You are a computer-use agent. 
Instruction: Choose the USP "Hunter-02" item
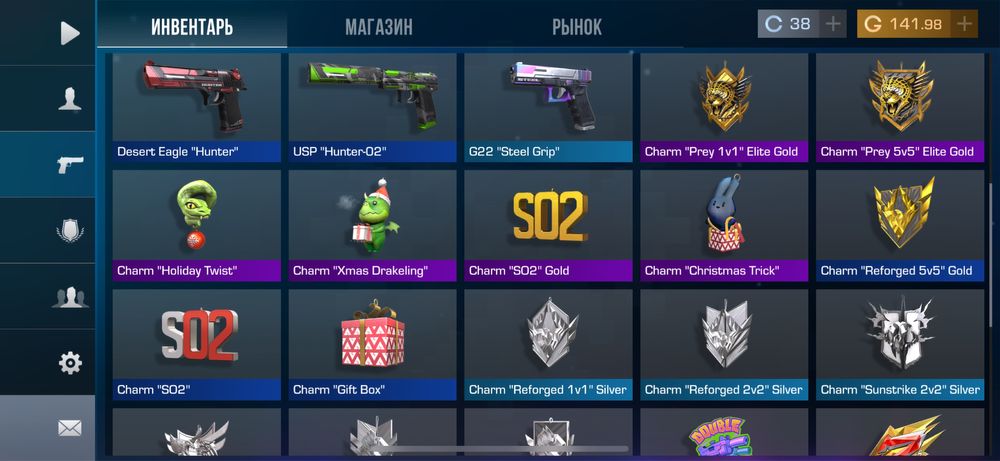tap(372, 107)
